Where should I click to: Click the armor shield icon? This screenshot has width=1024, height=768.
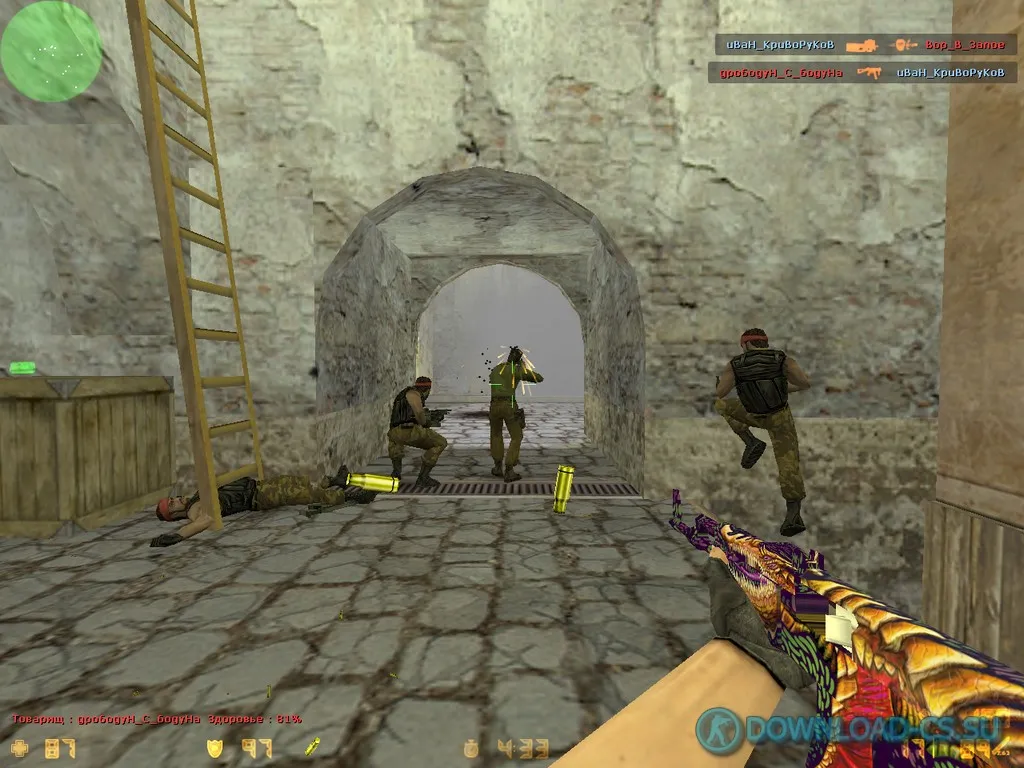click(x=214, y=747)
